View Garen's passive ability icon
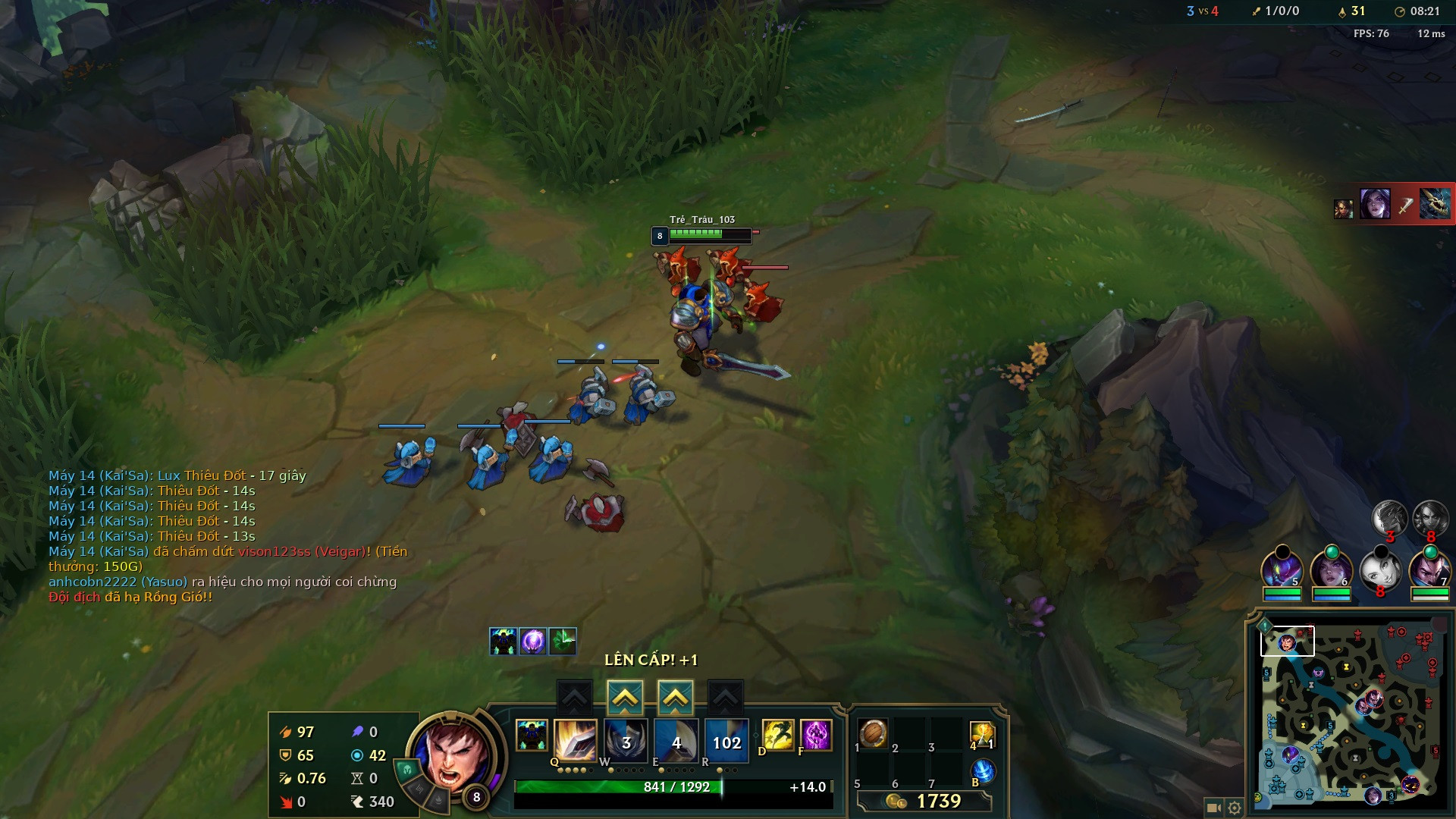 (x=531, y=735)
